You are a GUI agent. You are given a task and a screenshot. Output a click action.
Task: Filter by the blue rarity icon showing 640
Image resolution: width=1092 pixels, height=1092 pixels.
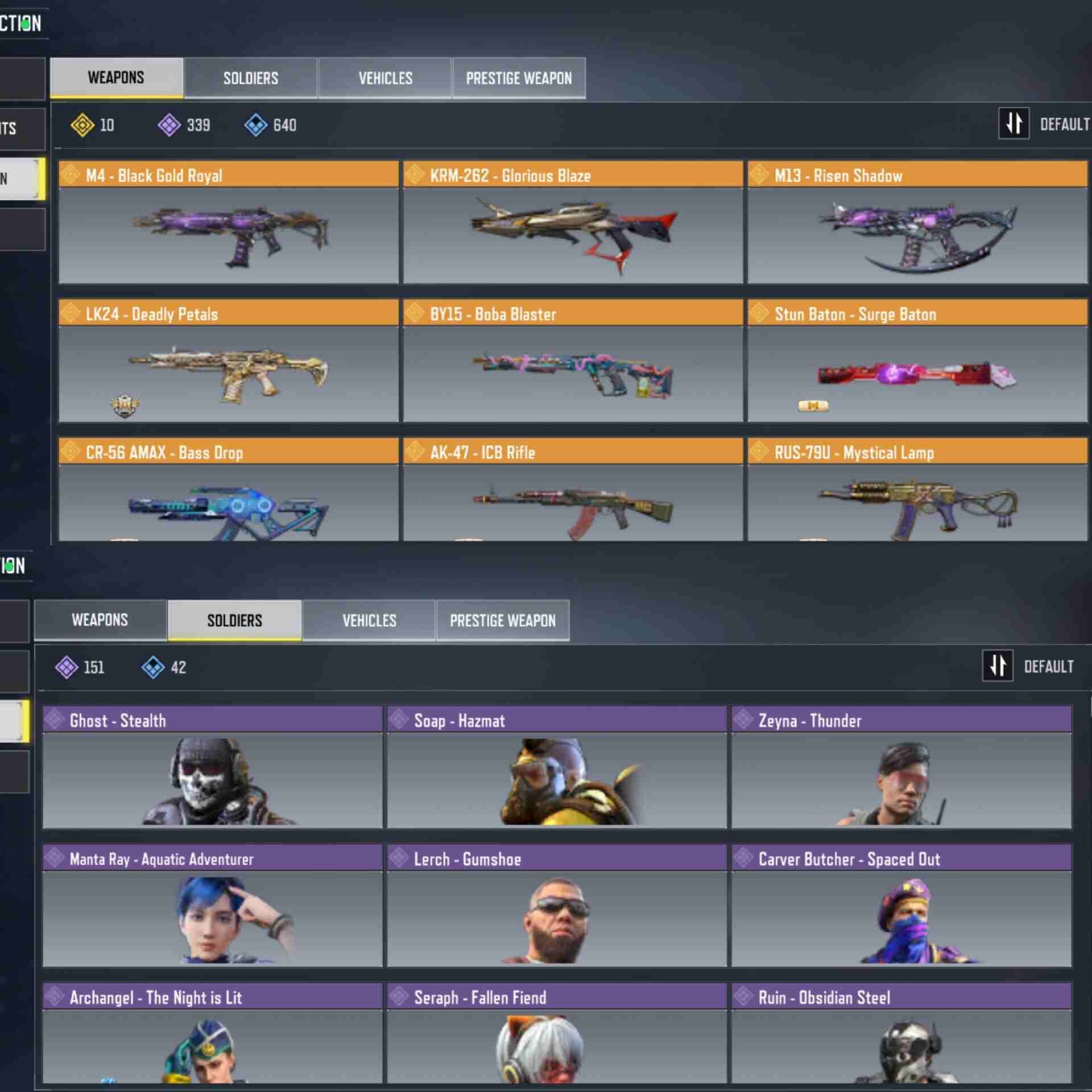click(x=256, y=125)
